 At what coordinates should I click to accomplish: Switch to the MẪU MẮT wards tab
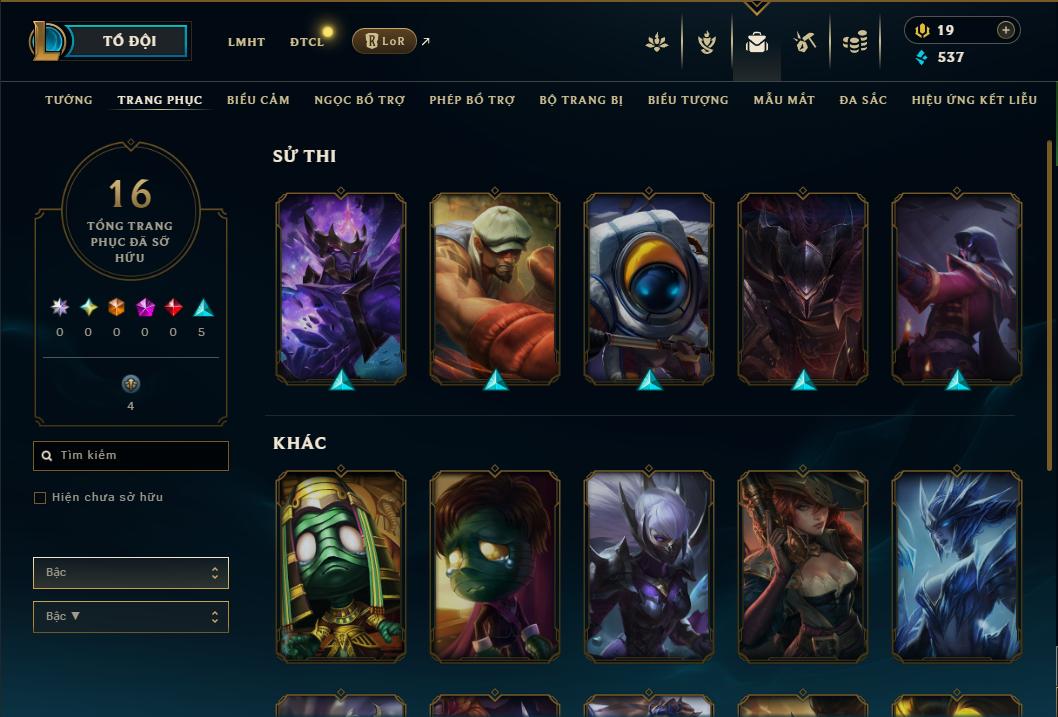pyautogui.click(x=784, y=100)
